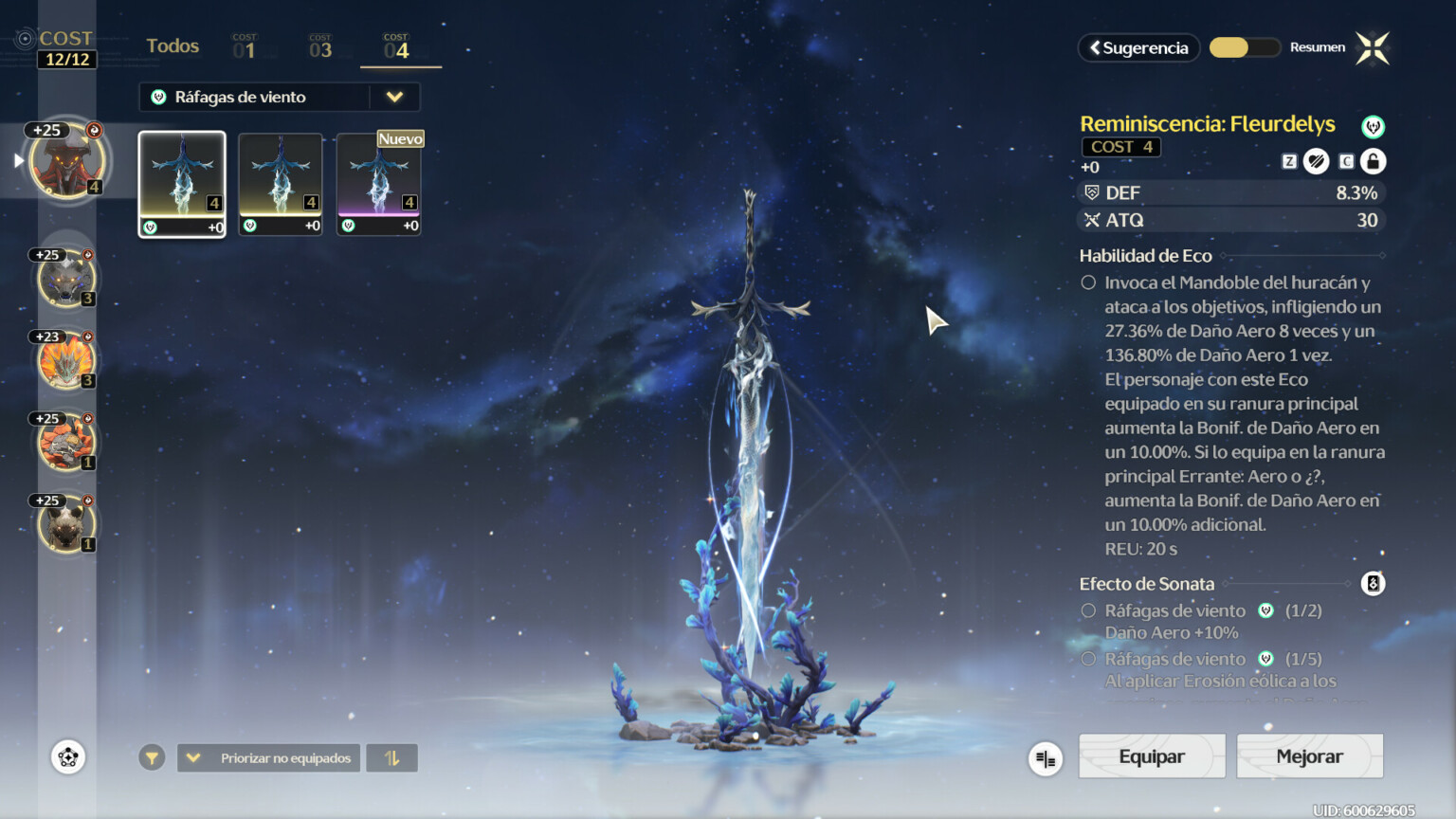The width and height of the screenshot is (1456, 819).
Task: Switch to the Todos tab
Action: [x=172, y=45]
